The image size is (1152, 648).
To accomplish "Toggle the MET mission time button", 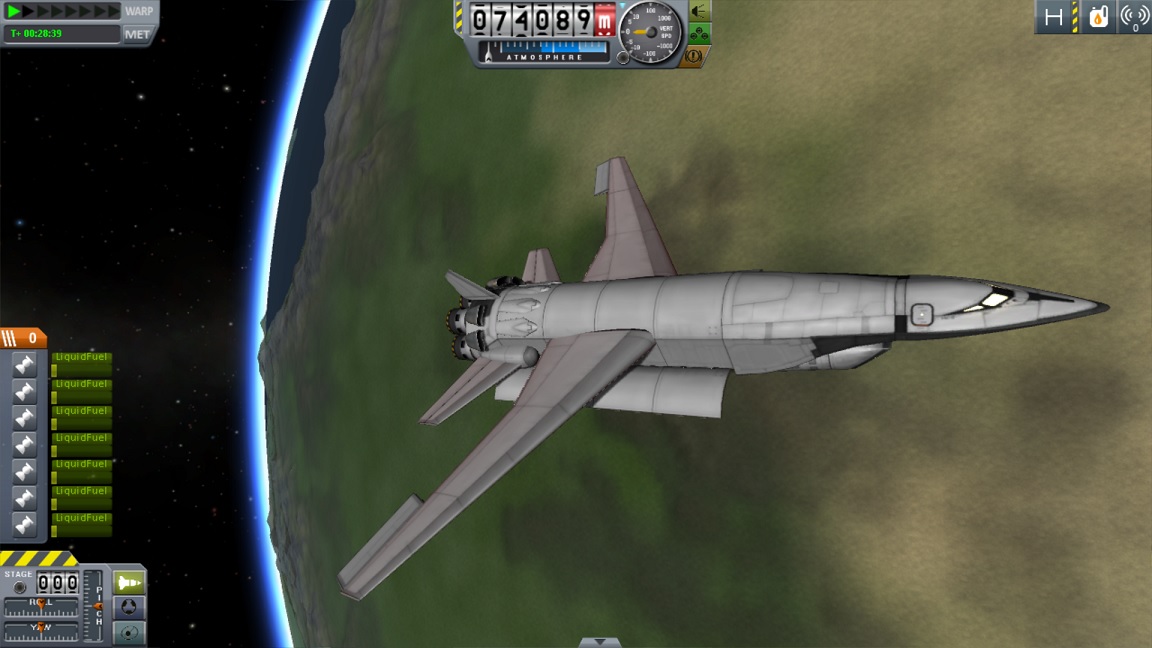I will point(137,34).
